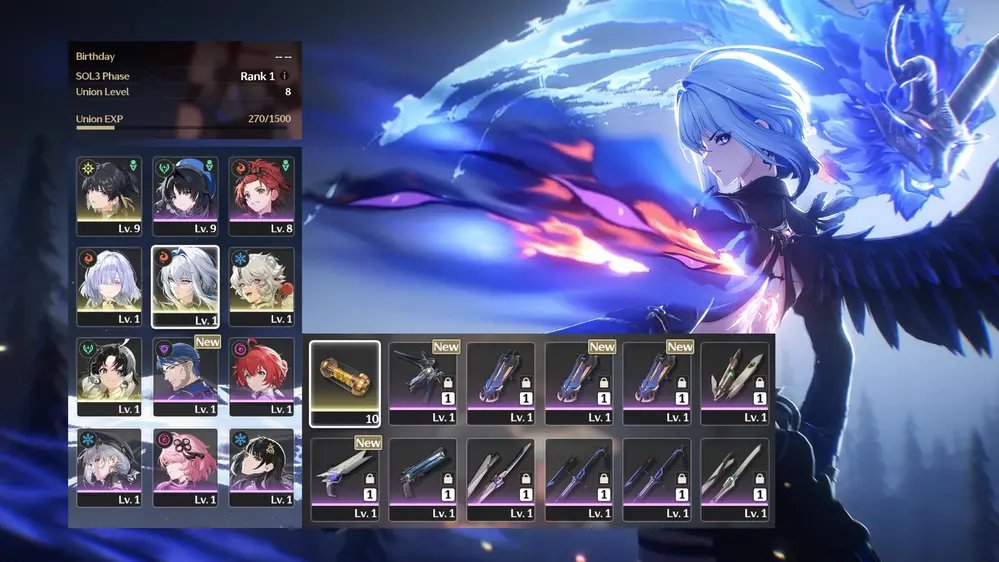This screenshot has width=999, height=562.
Task: Choose the character wearing a blue beret
Action: click(187, 195)
